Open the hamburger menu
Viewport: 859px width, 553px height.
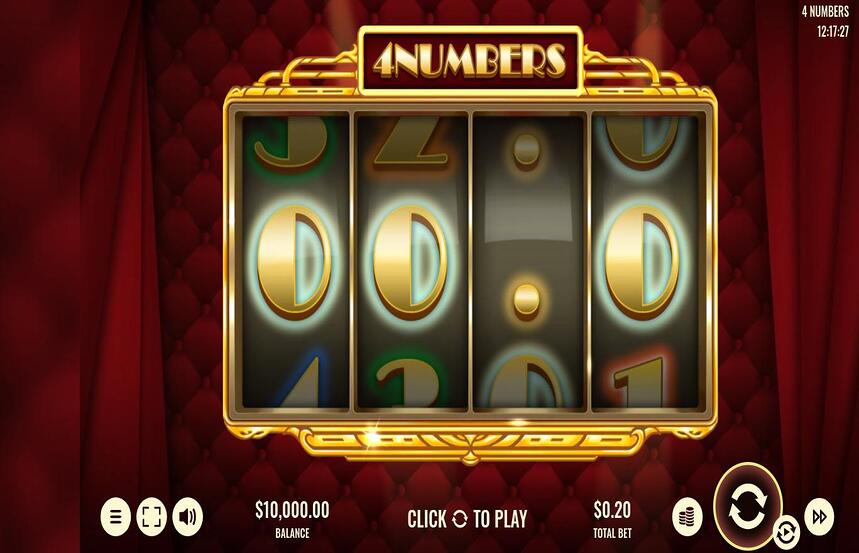tap(116, 517)
